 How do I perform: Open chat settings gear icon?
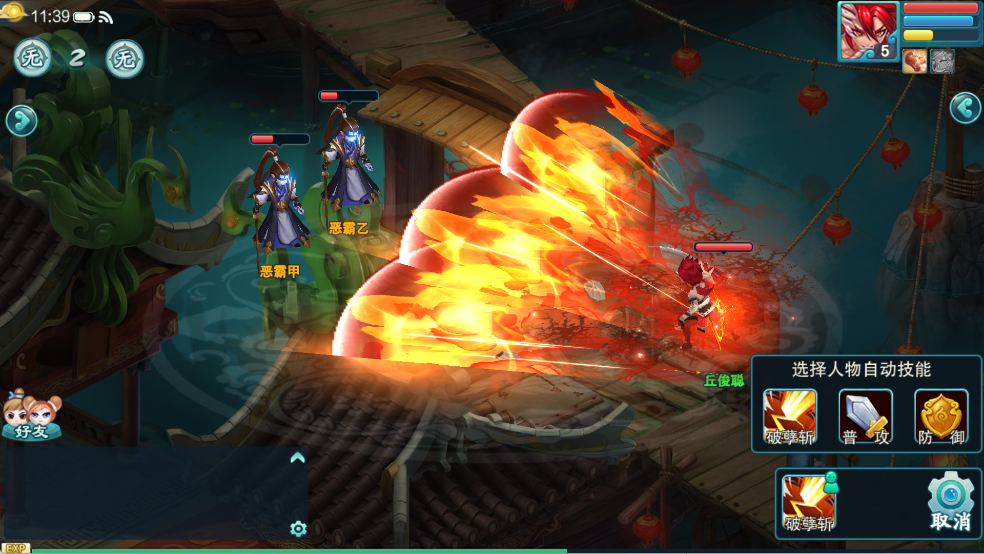pos(297,528)
